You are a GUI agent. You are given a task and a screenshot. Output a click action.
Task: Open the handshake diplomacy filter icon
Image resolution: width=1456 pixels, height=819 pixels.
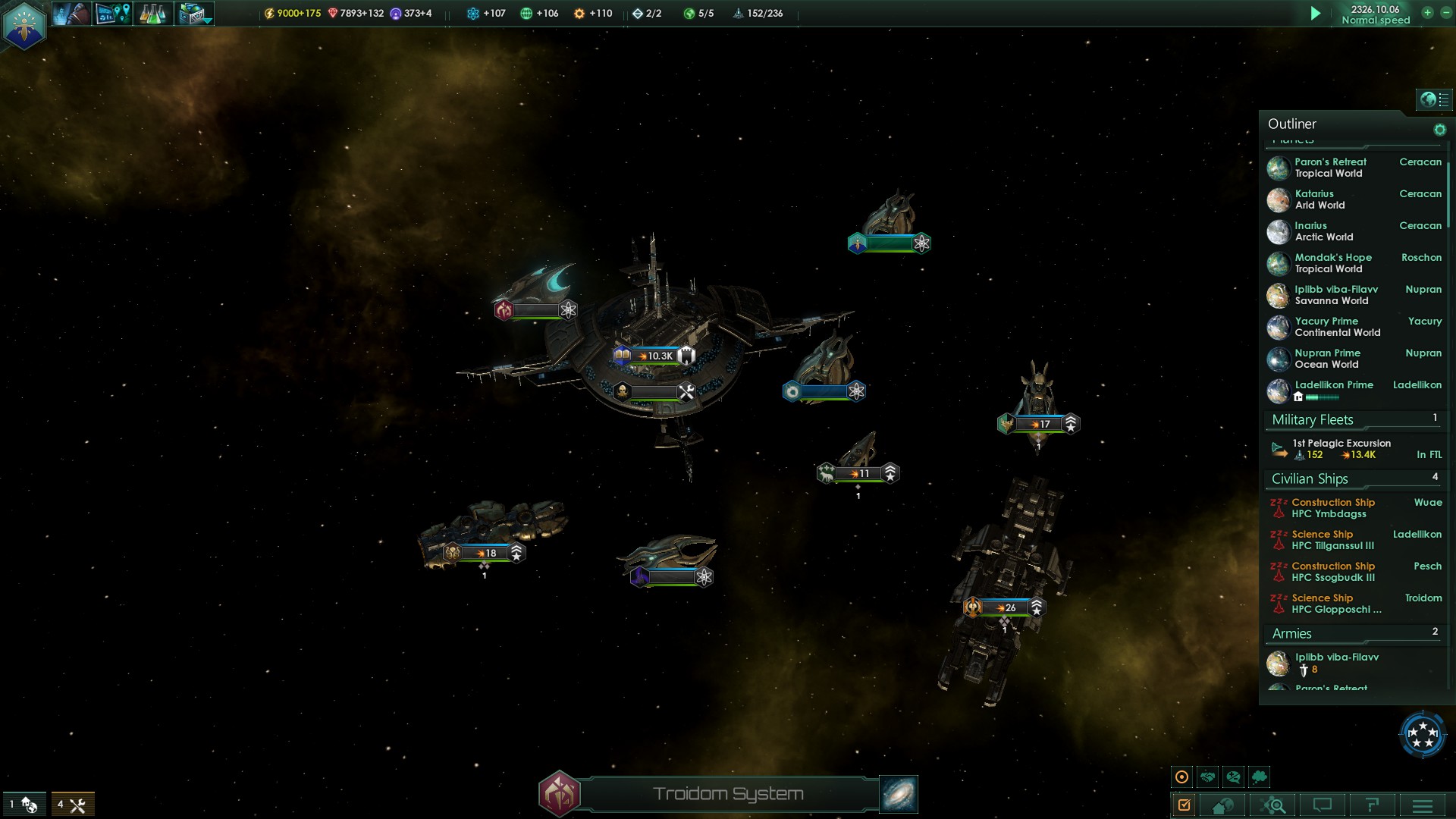[x=1207, y=777]
